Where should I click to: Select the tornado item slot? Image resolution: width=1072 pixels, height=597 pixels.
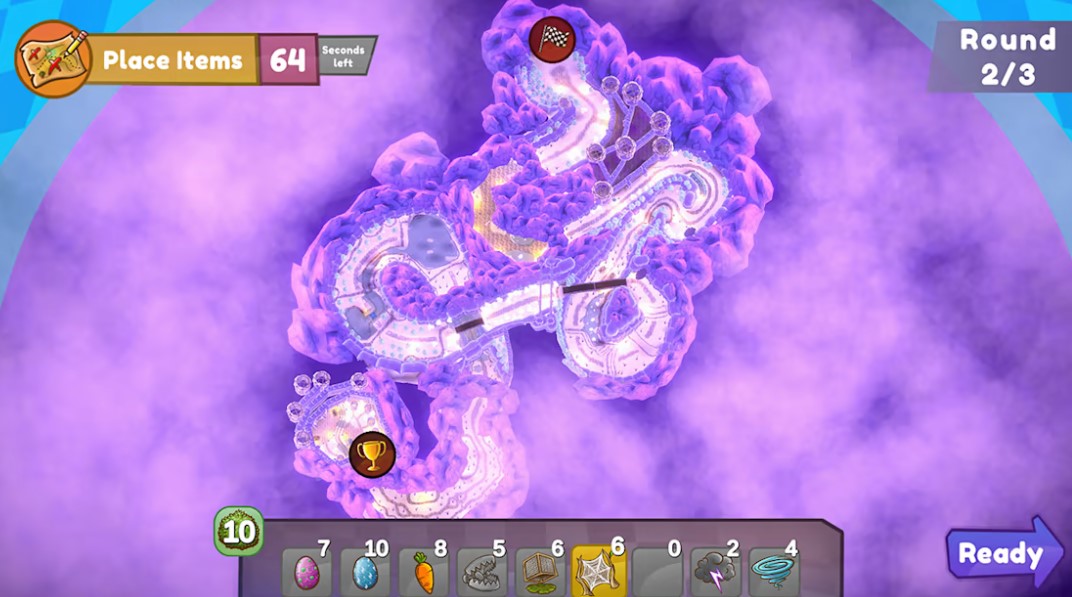click(773, 572)
